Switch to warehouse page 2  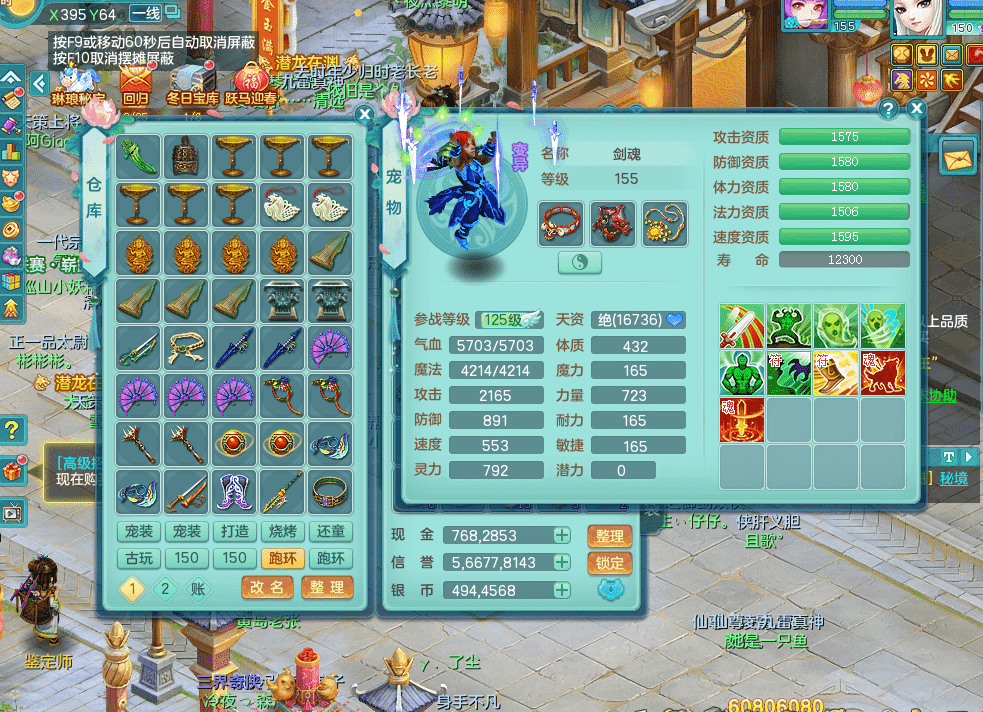(x=165, y=588)
